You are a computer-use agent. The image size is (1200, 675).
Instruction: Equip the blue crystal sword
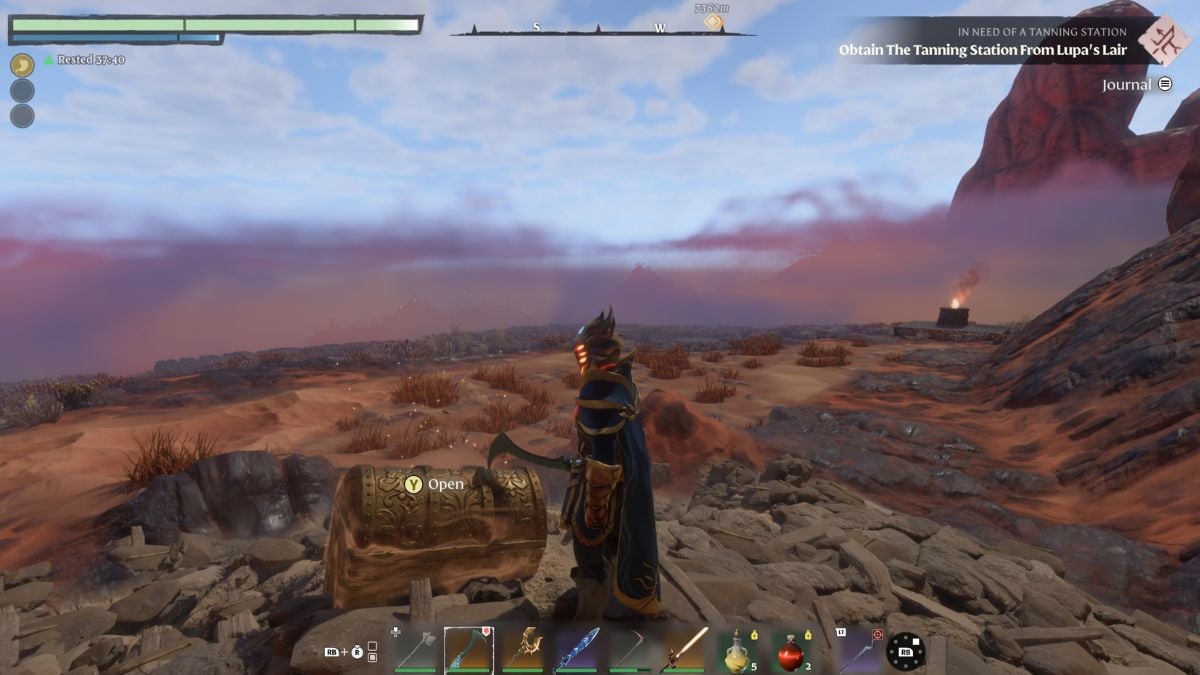tap(577, 650)
